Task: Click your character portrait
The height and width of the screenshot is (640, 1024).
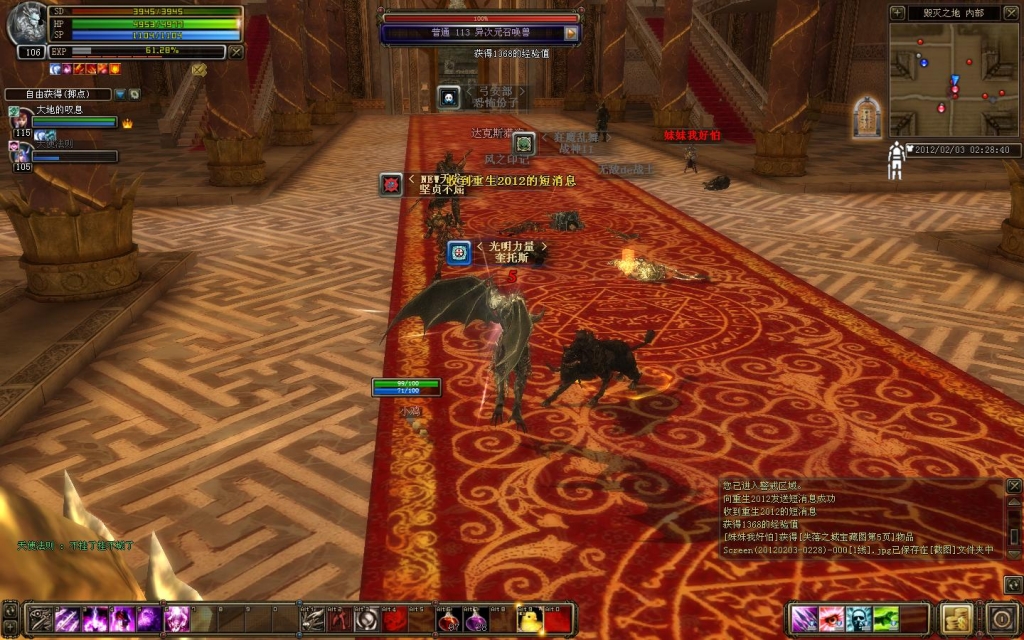Action: 25,26
